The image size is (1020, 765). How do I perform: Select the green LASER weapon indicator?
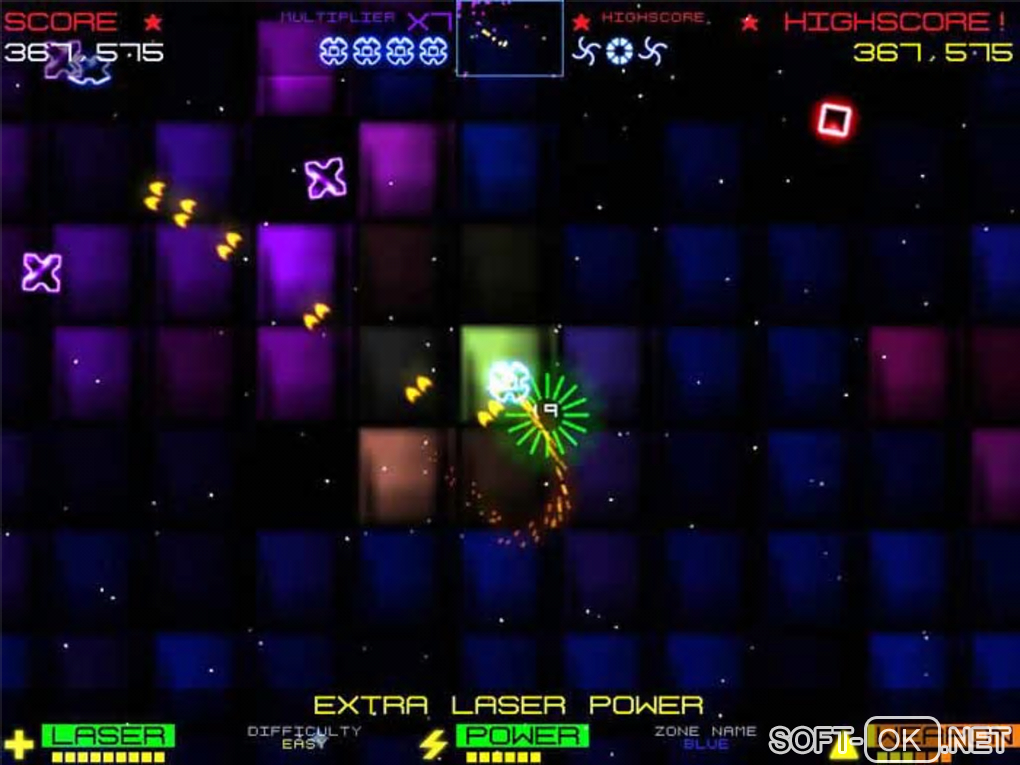(x=108, y=736)
